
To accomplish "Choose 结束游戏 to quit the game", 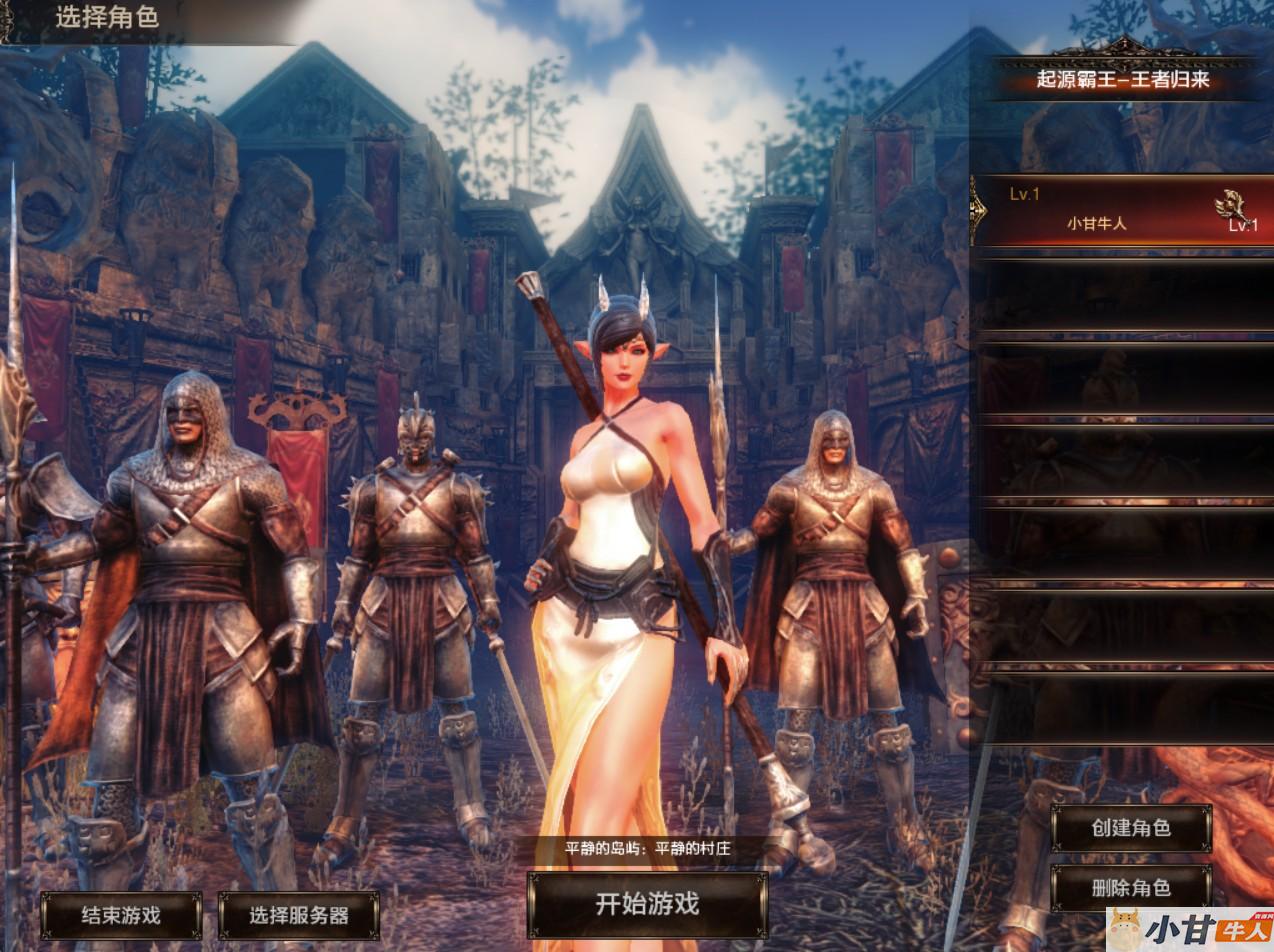I will (x=121, y=915).
